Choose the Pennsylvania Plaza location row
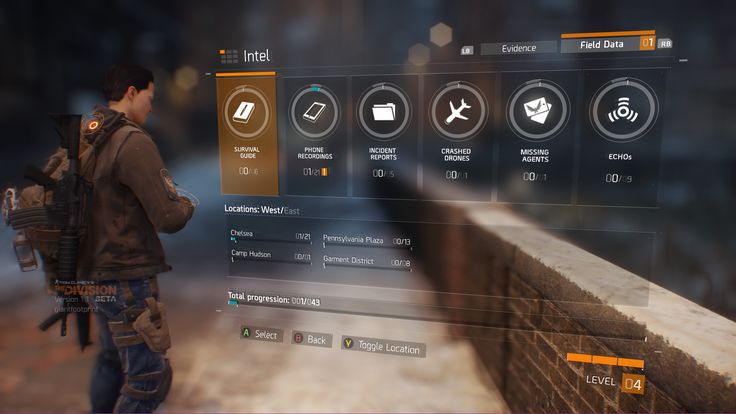The height and width of the screenshot is (414, 736). tap(366, 243)
